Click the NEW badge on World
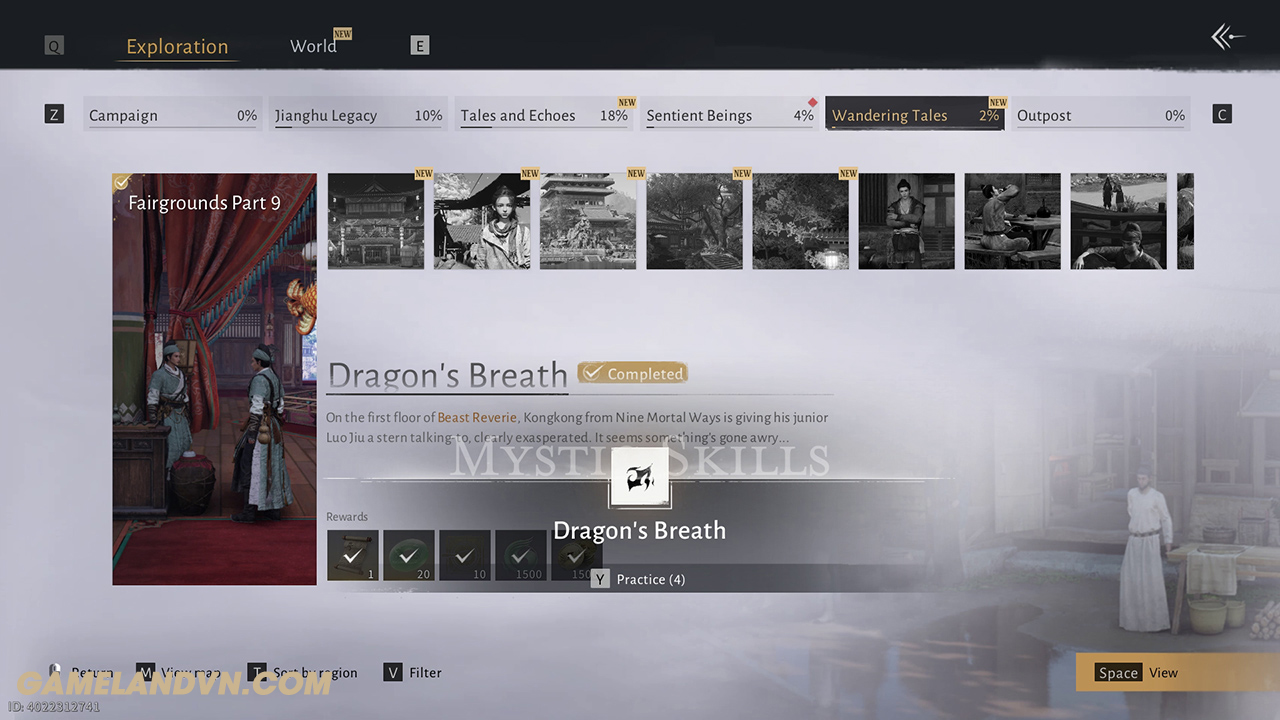Image resolution: width=1280 pixels, height=720 pixels. tap(343, 33)
